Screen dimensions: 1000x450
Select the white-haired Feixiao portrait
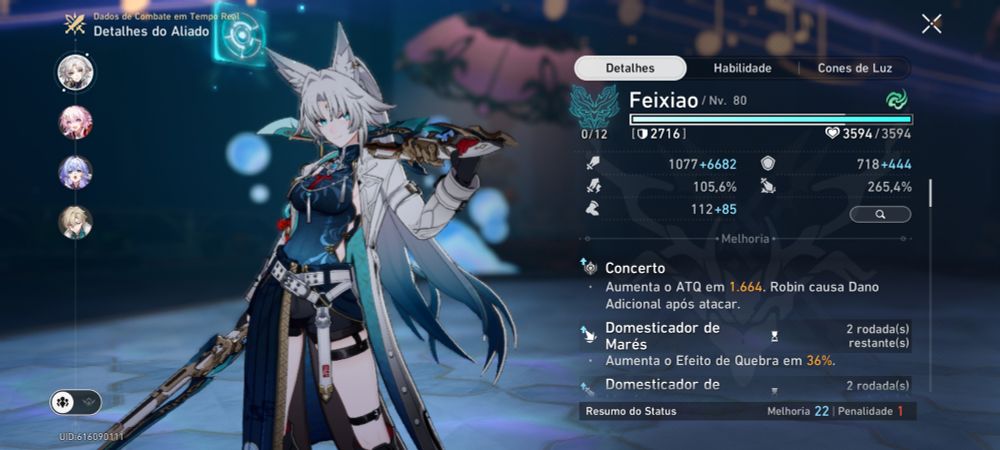(x=75, y=70)
